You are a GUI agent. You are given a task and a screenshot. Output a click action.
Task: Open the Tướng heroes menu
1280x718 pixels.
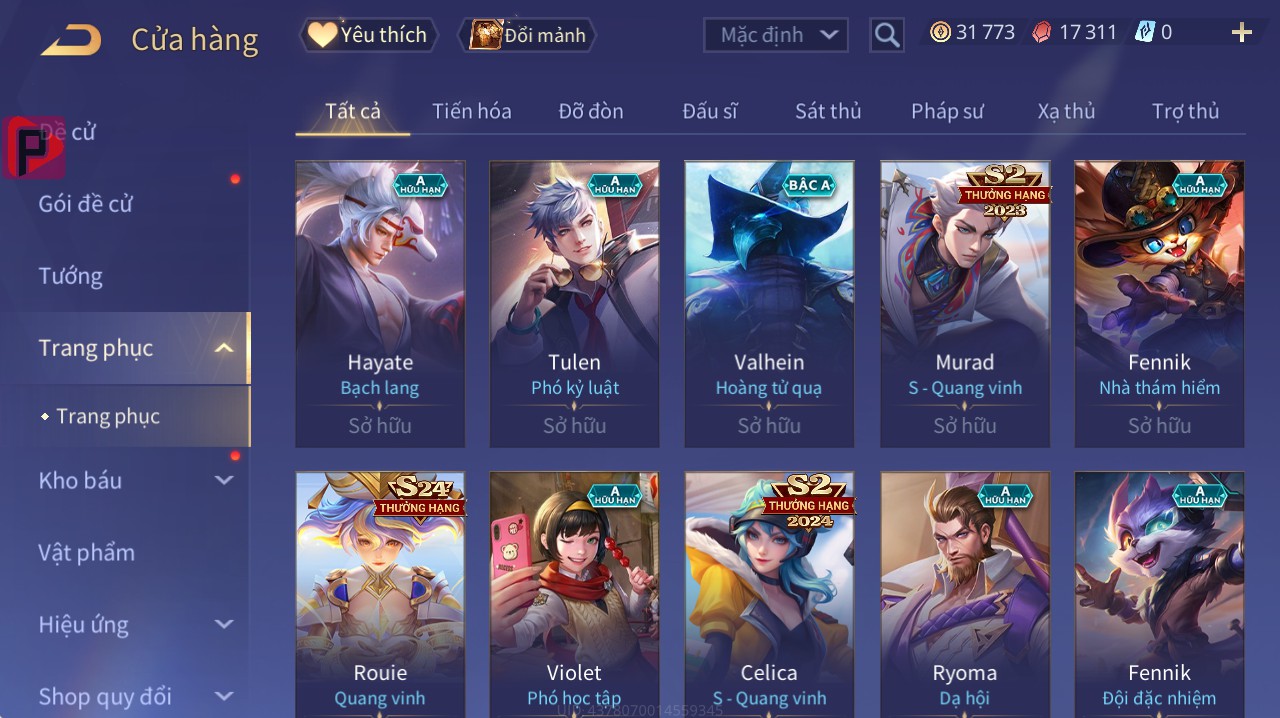[71, 276]
